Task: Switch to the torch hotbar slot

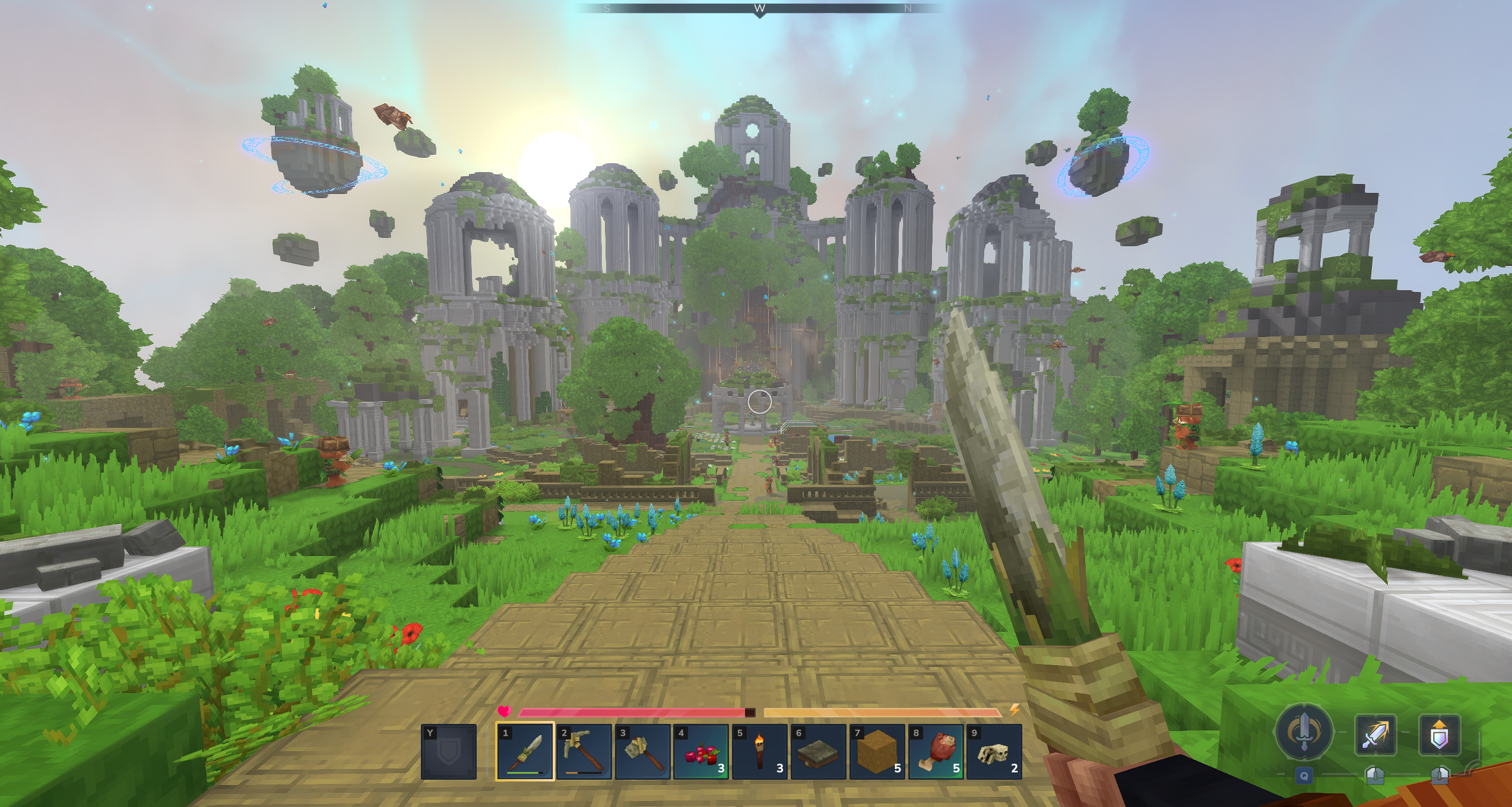Action: pos(760,751)
